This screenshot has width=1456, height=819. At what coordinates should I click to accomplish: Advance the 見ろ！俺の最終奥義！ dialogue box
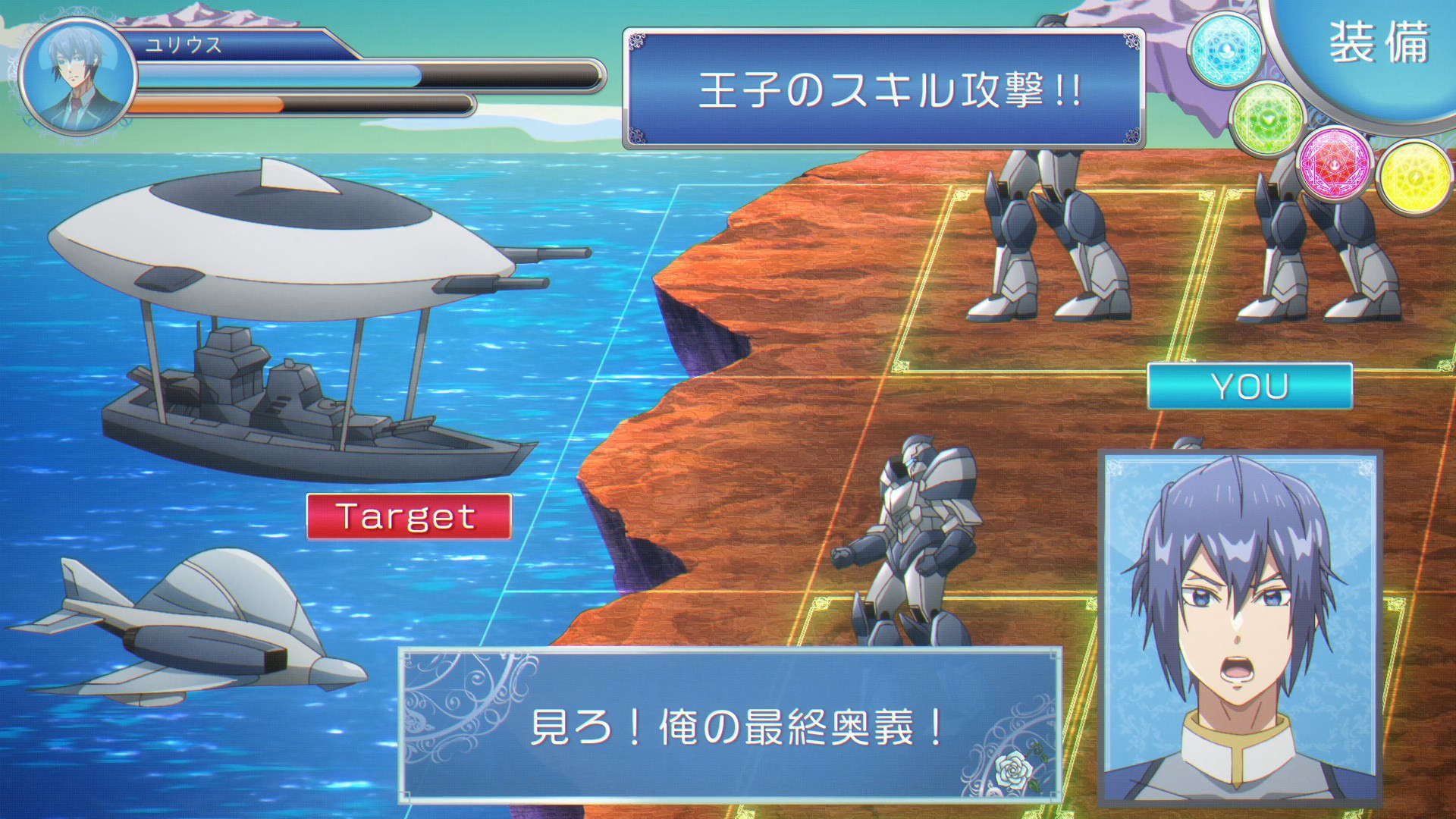point(730,726)
